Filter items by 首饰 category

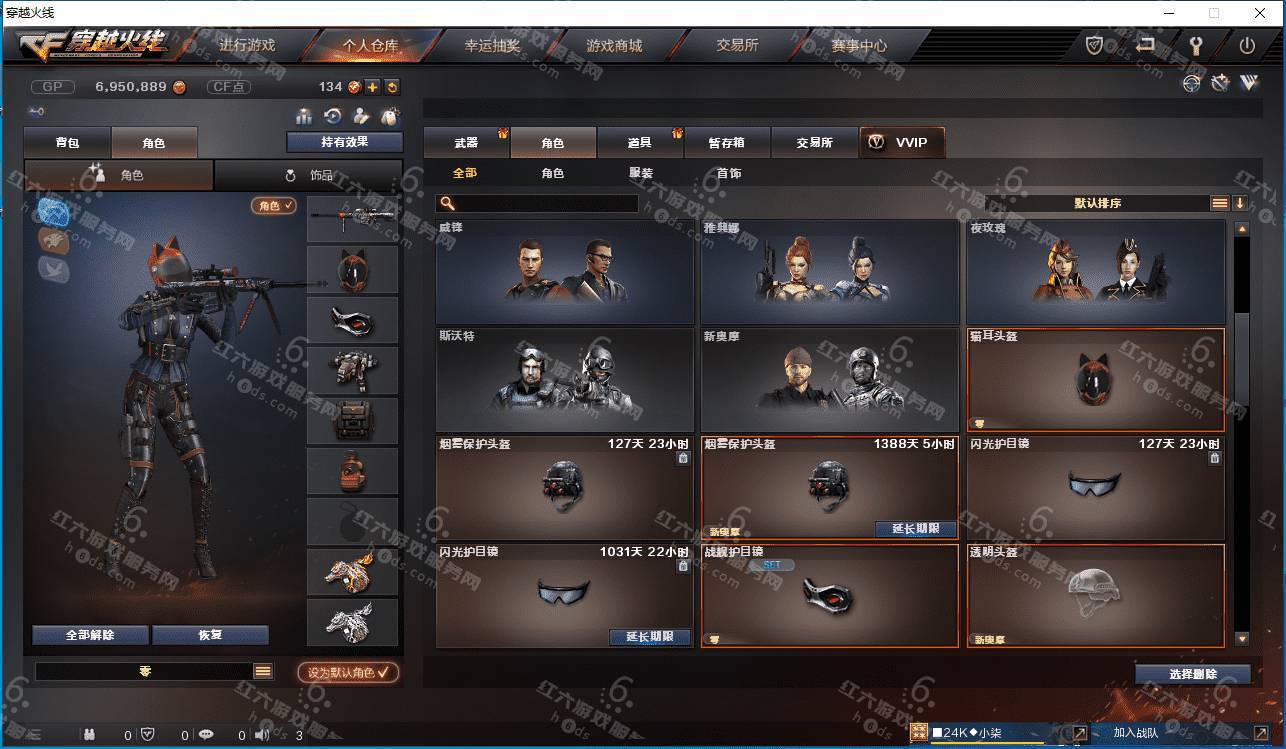(x=729, y=173)
